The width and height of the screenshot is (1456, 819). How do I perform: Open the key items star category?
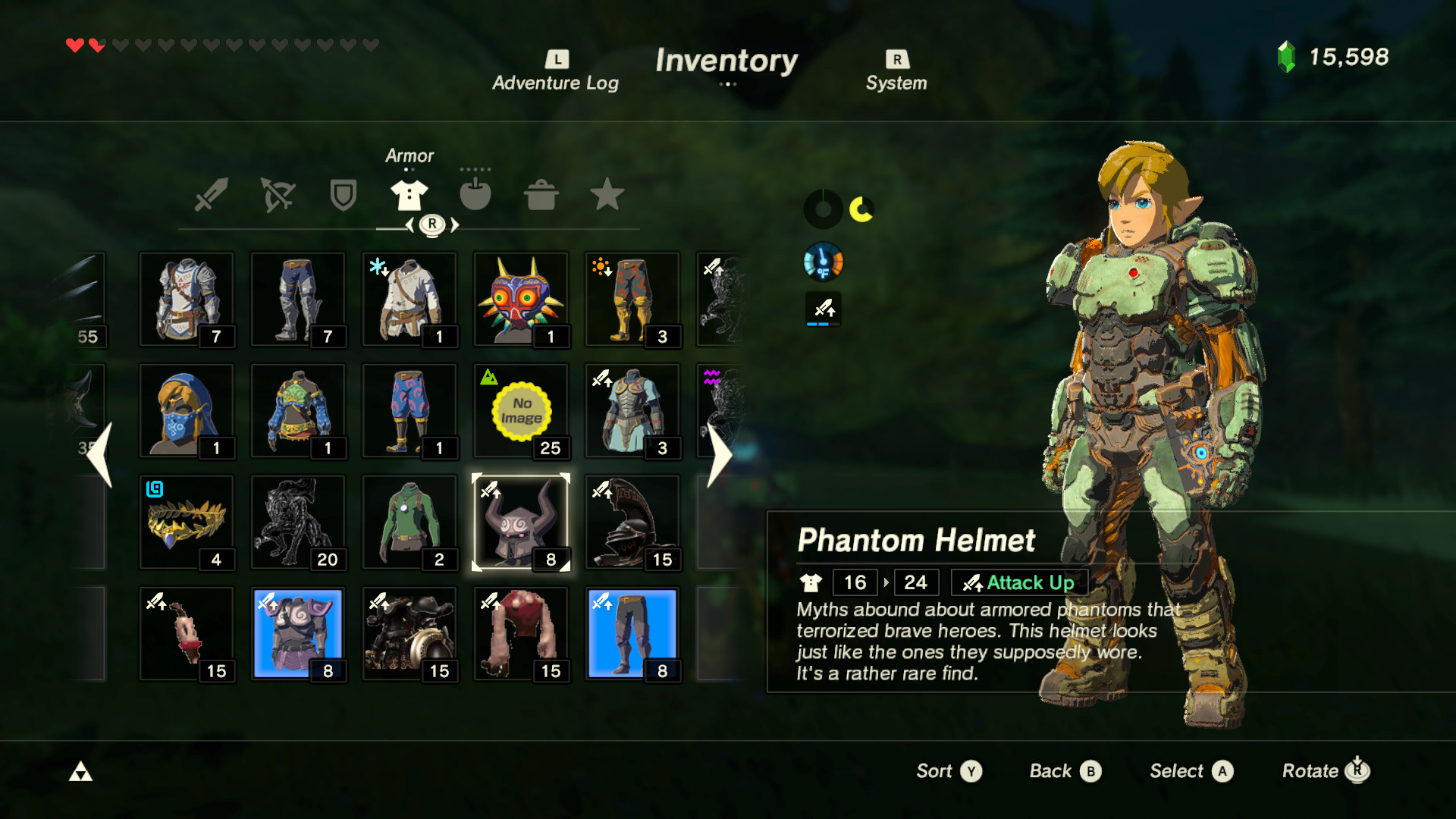607,195
